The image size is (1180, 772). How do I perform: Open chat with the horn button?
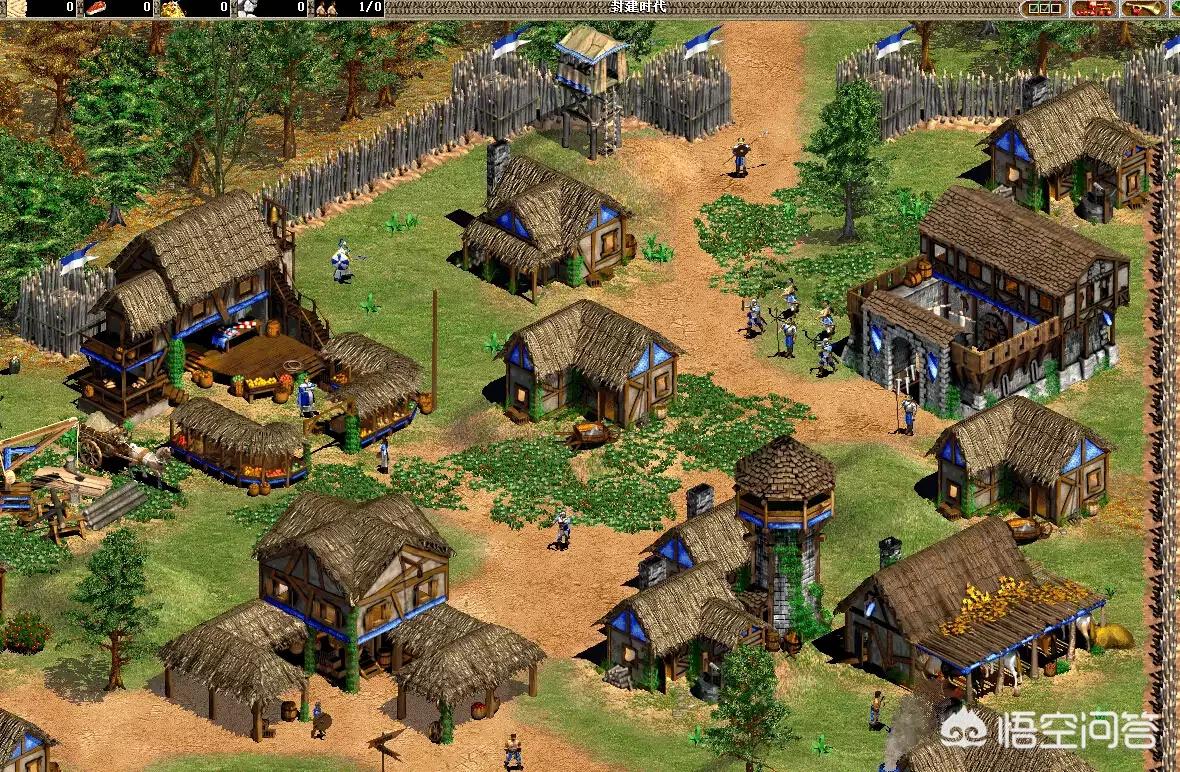1141,8
